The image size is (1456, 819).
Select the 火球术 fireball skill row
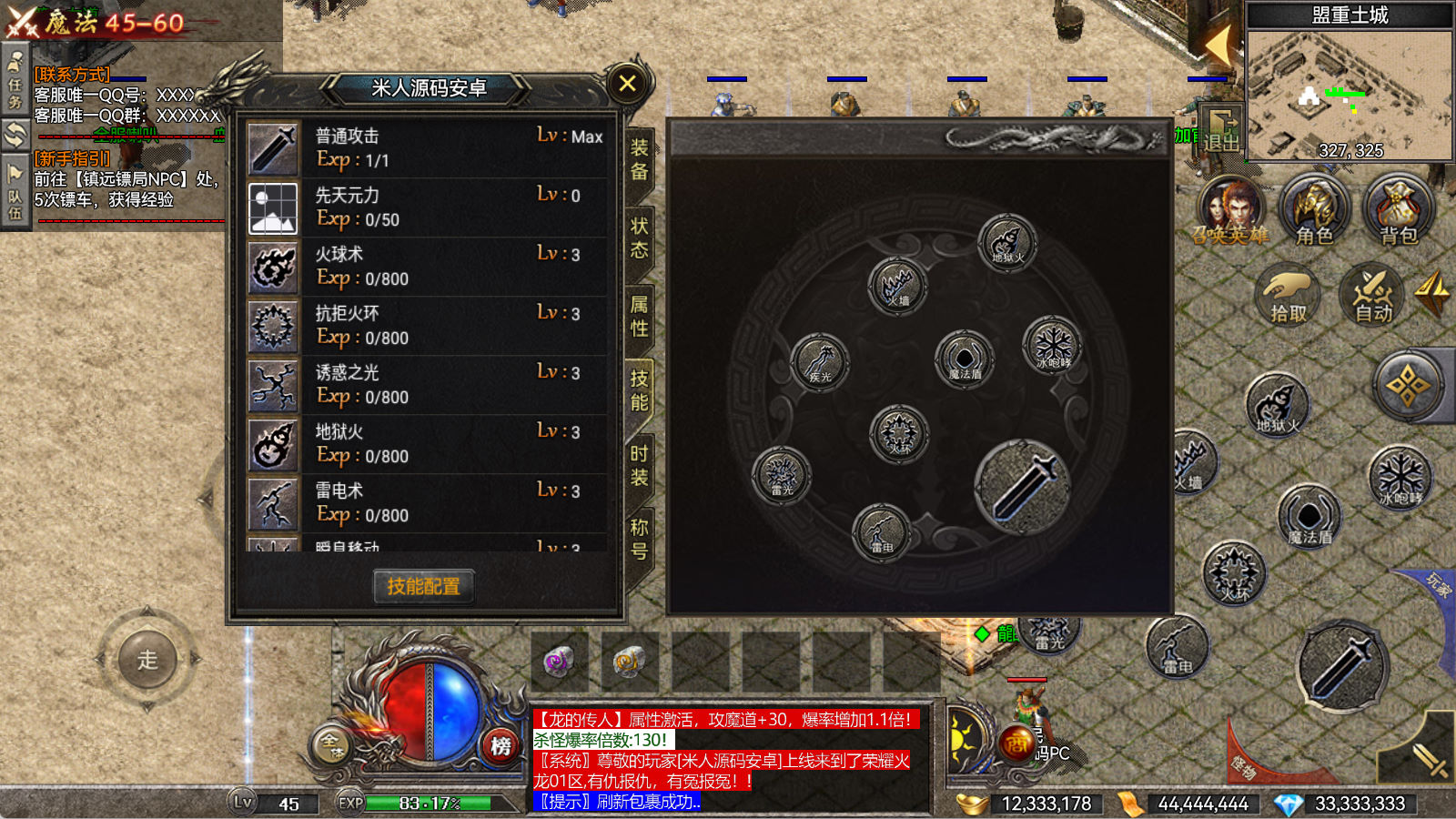[426, 267]
